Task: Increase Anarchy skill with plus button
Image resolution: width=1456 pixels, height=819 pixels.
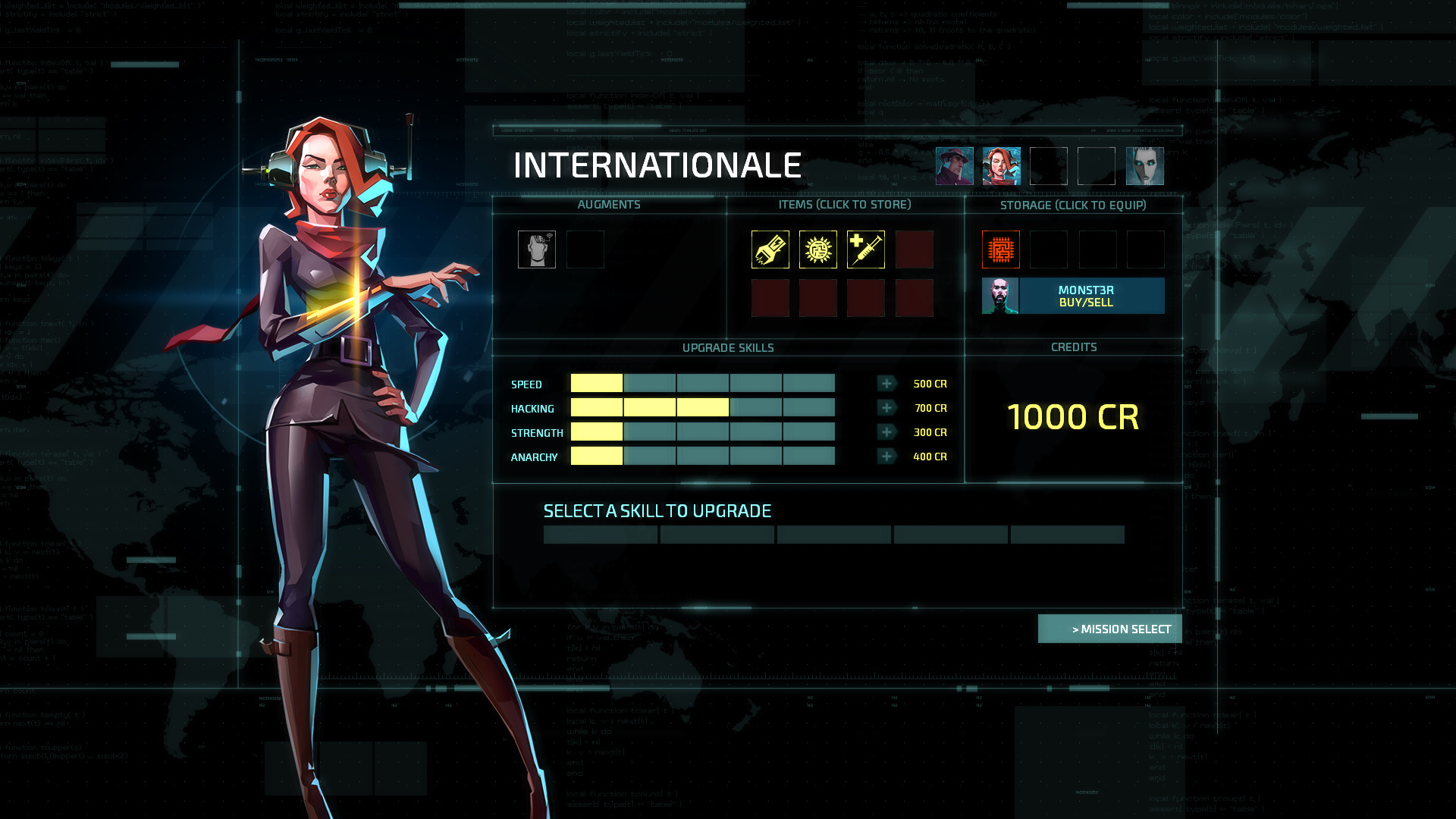Action: tap(886, 457)
